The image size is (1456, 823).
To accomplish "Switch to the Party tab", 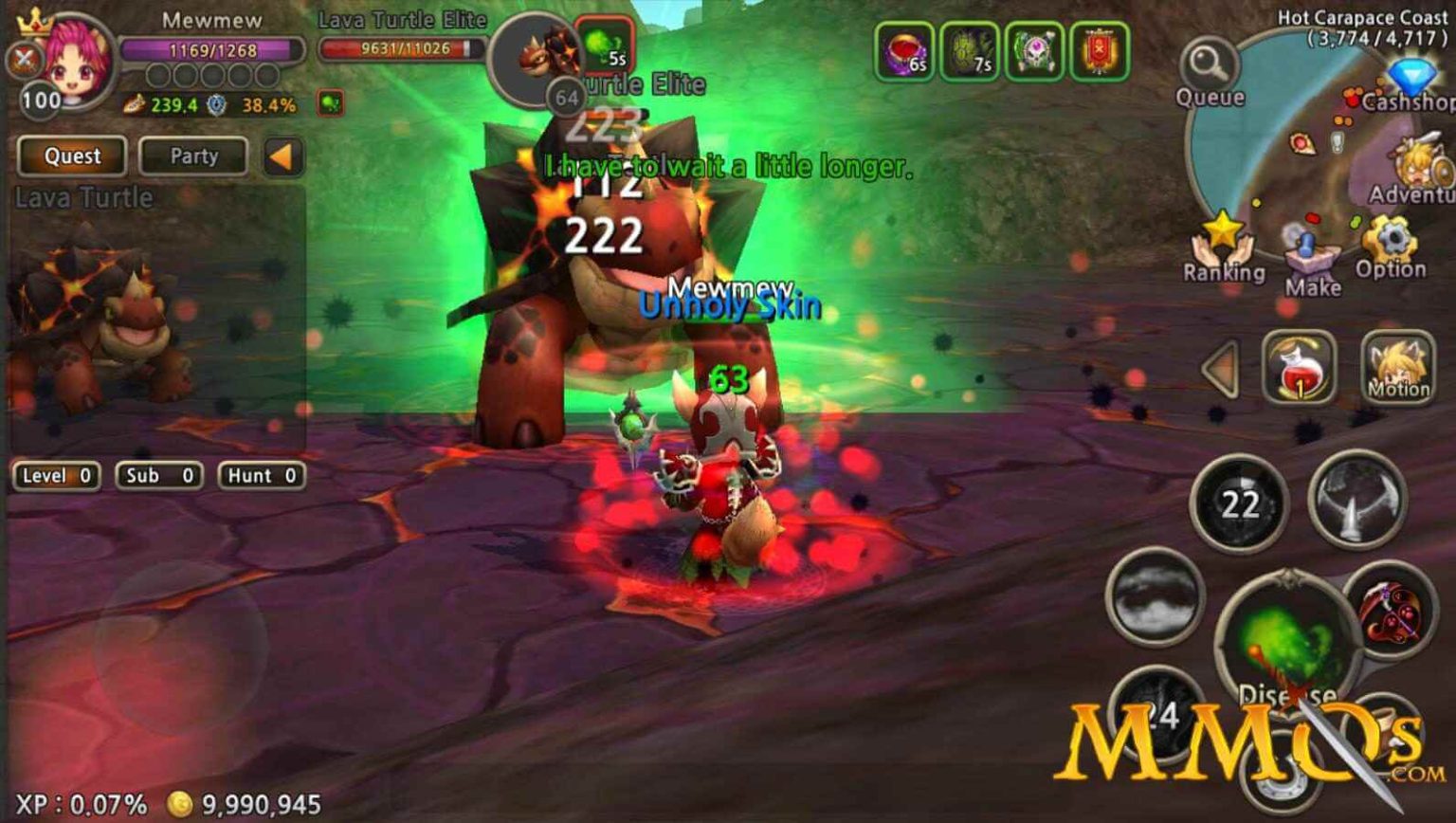I will pos(193,155).
